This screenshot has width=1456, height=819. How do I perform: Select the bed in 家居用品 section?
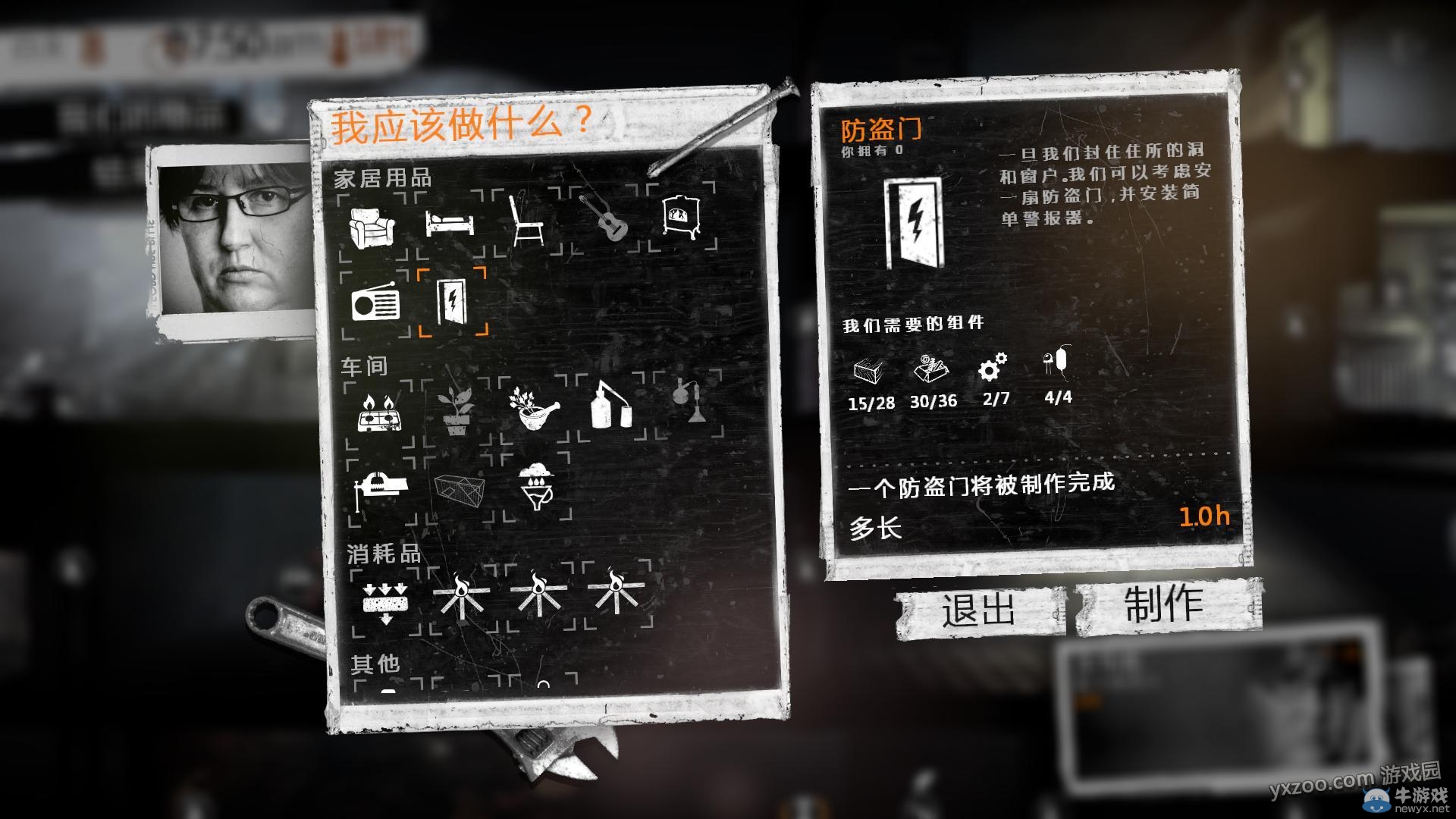tap(450, 222)
